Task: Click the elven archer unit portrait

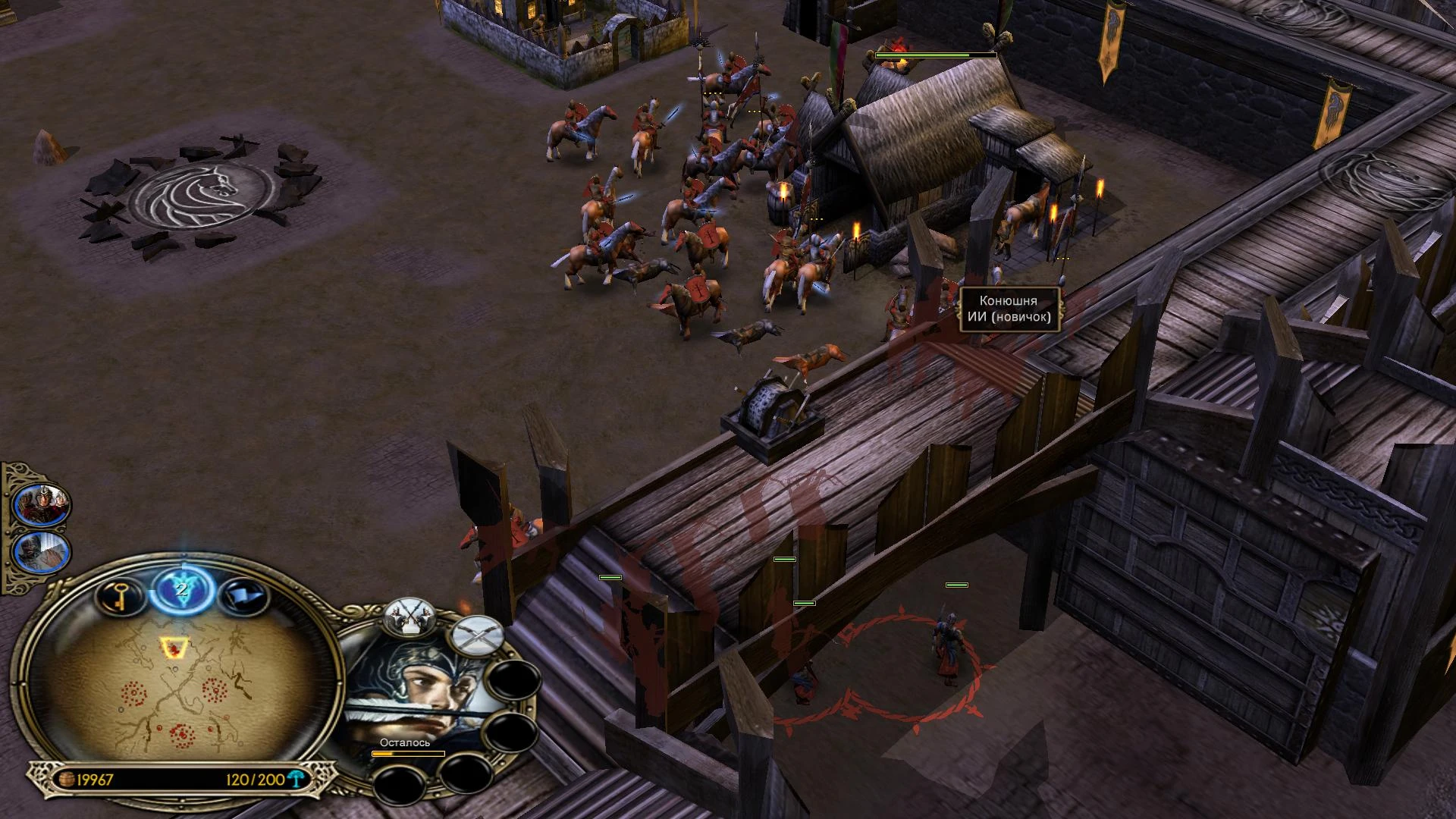Action: click(413, 698)
